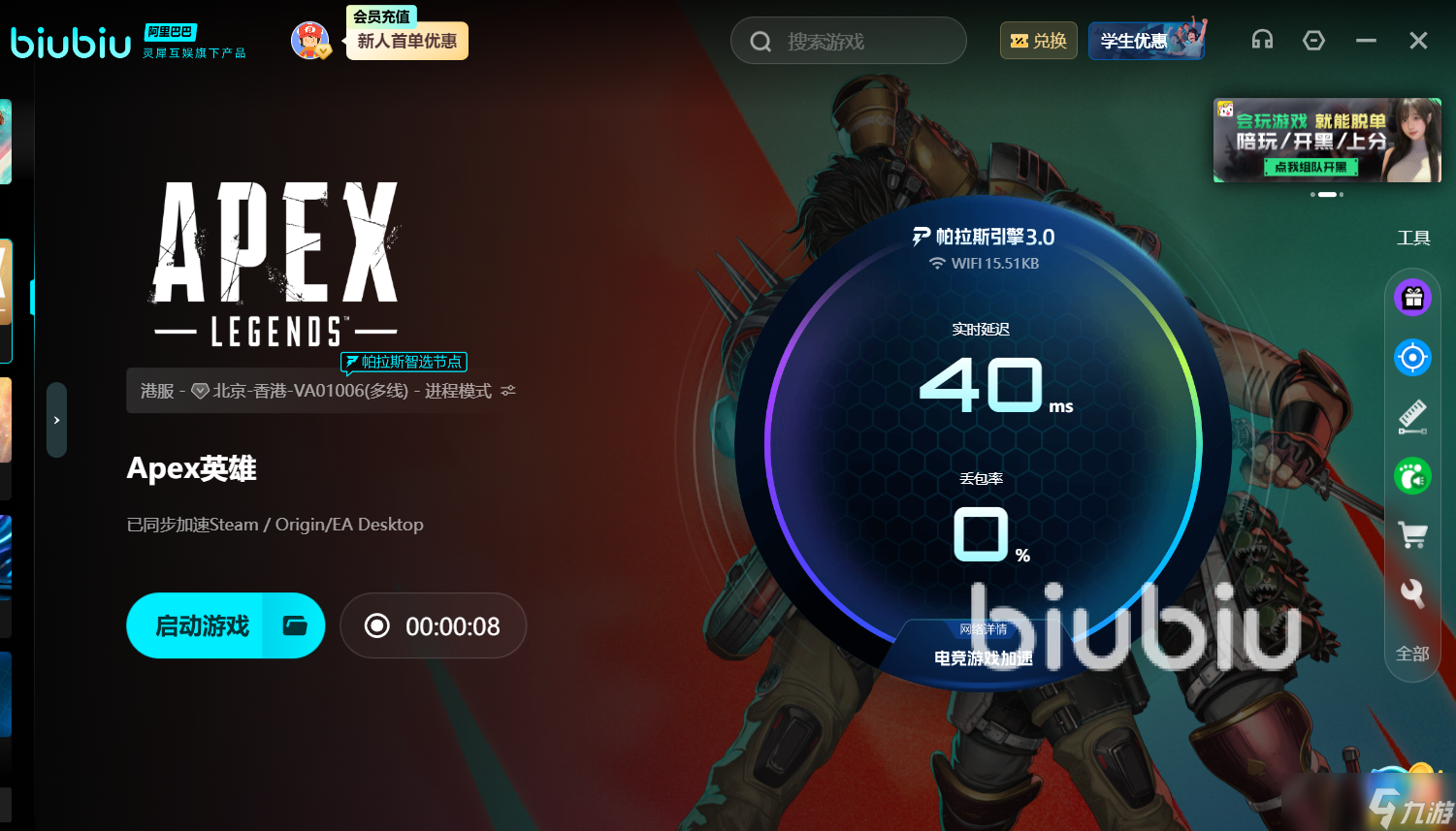Image resolution: width=1456 pixels, height=831 pixels.
Task: Switch to the 全部 tools tab
Action: [x=1412, y=654]
